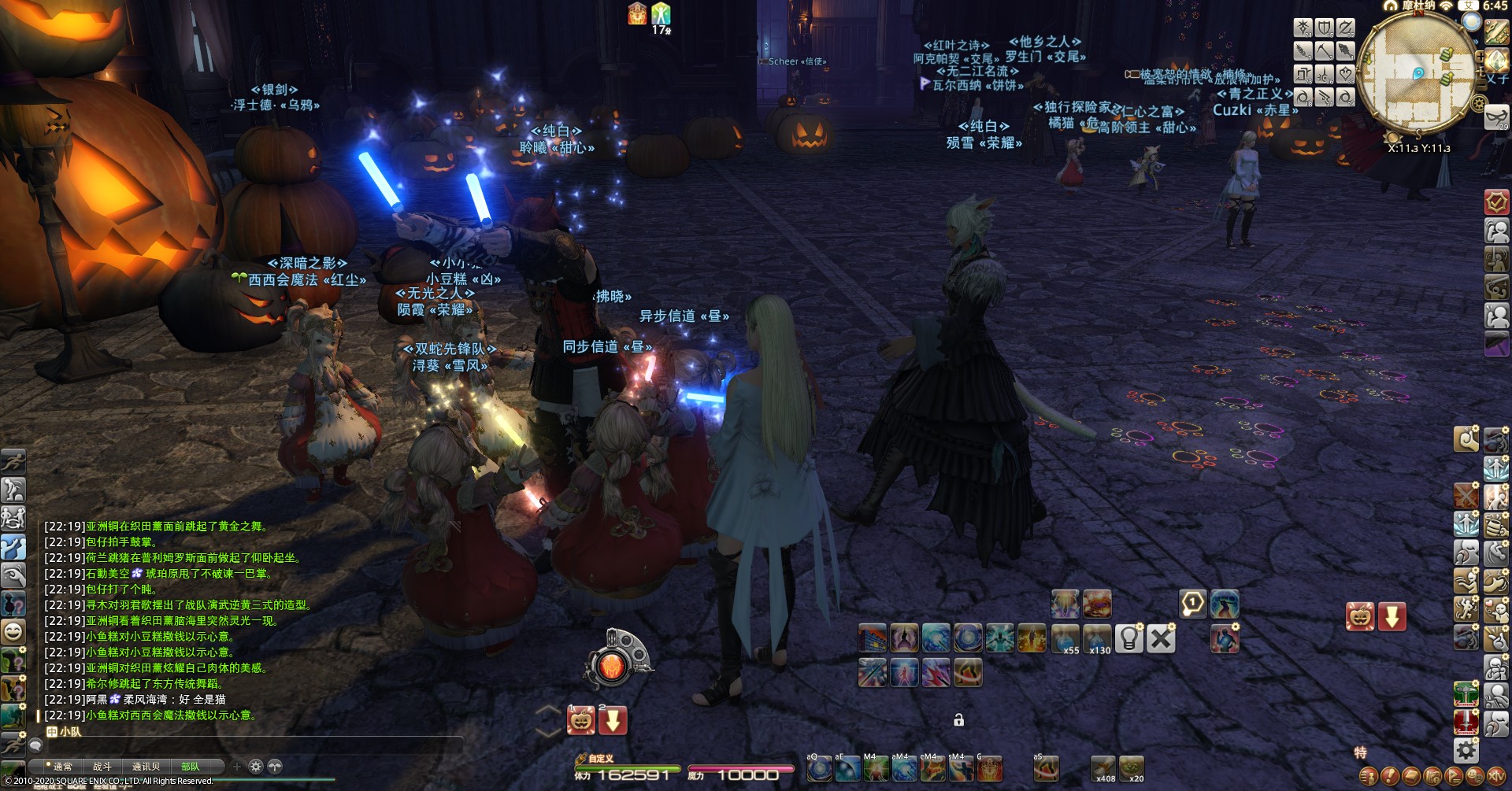The width and height of the screenshot is (1512, 791).
Task: Activate the light bulb hotbar icon
Action: point(1128,638)
